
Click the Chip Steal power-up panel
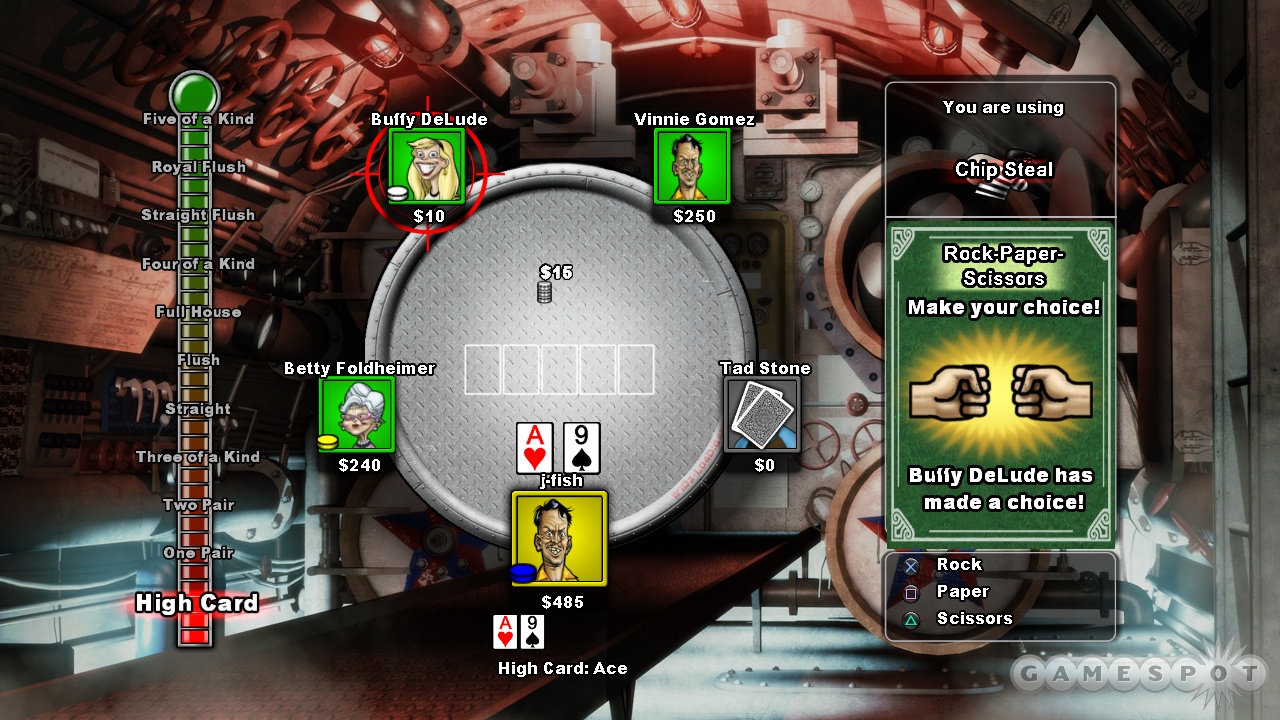(x=1001, y=150)
